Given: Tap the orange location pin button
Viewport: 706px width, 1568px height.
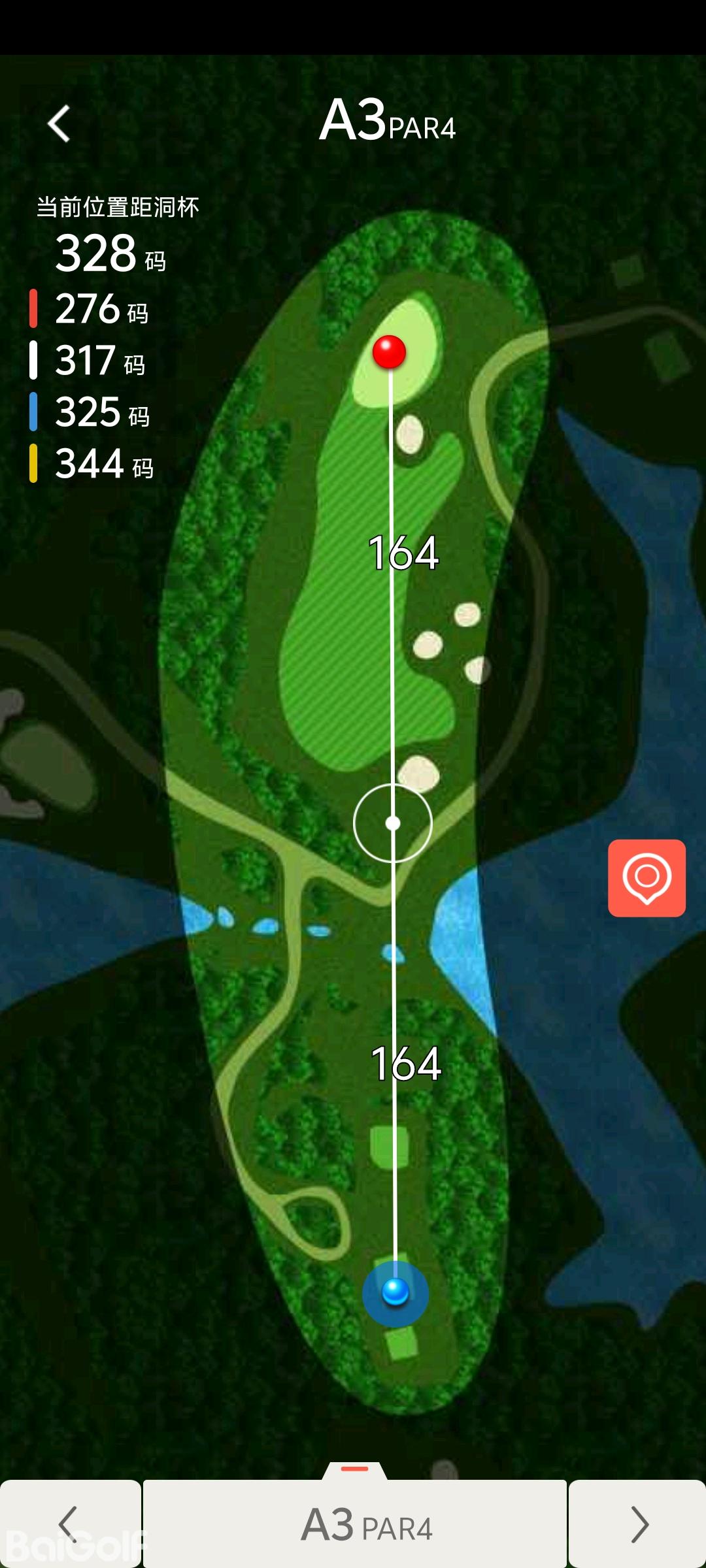Looking at the screenshot, I should click(647, 877).
